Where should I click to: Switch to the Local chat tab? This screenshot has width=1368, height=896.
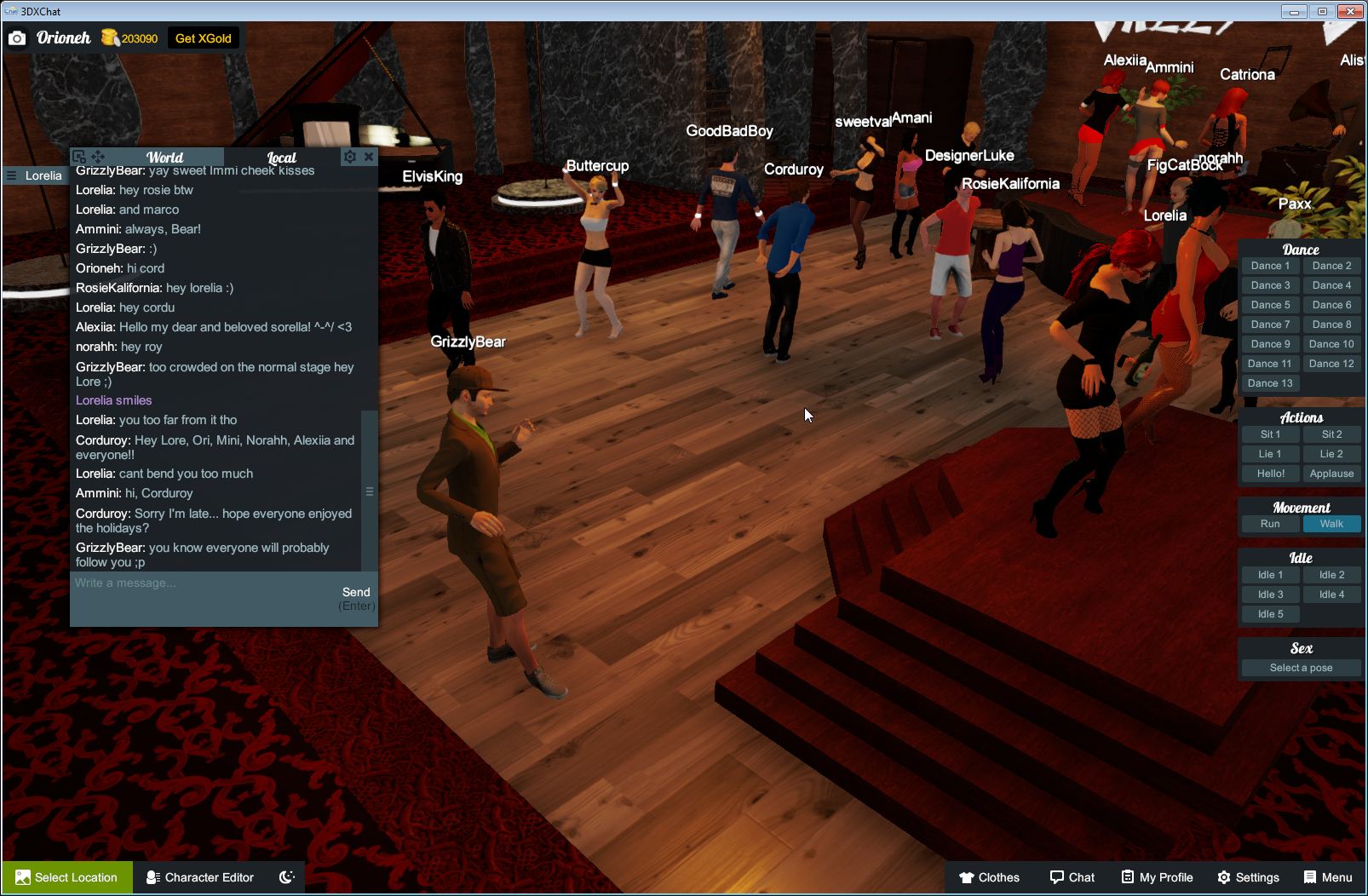pos(282,157)
